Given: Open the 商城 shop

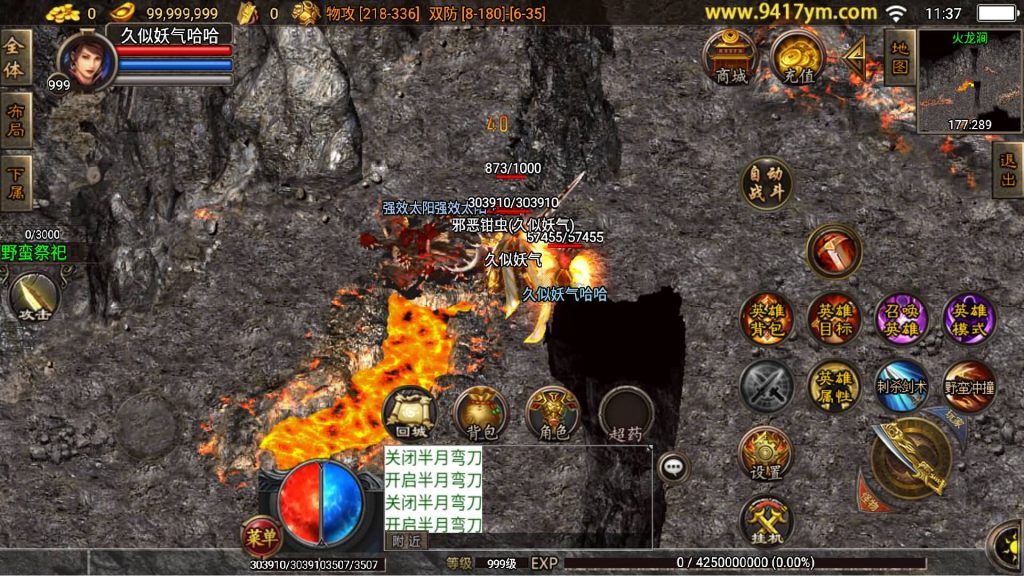Looking at the screenshot, I should pyautogui.click(x=731, y=56).
